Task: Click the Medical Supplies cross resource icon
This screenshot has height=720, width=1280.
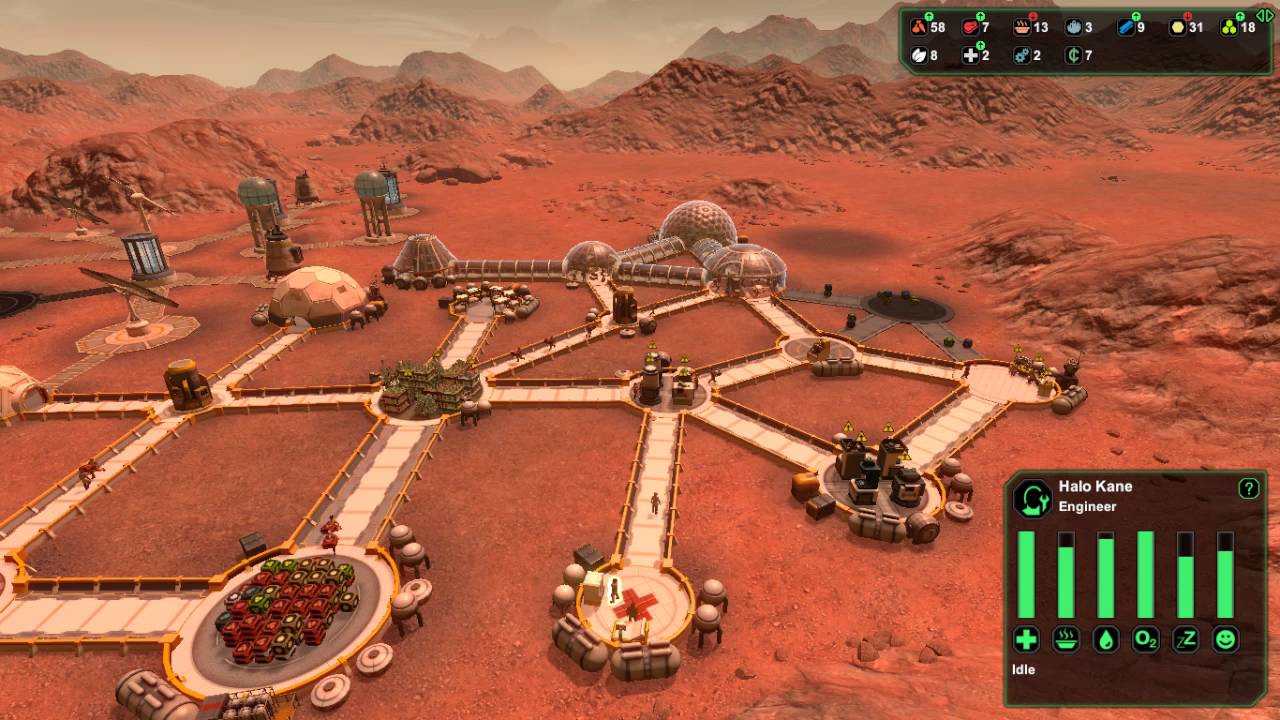Action: (x=971, y=56)
